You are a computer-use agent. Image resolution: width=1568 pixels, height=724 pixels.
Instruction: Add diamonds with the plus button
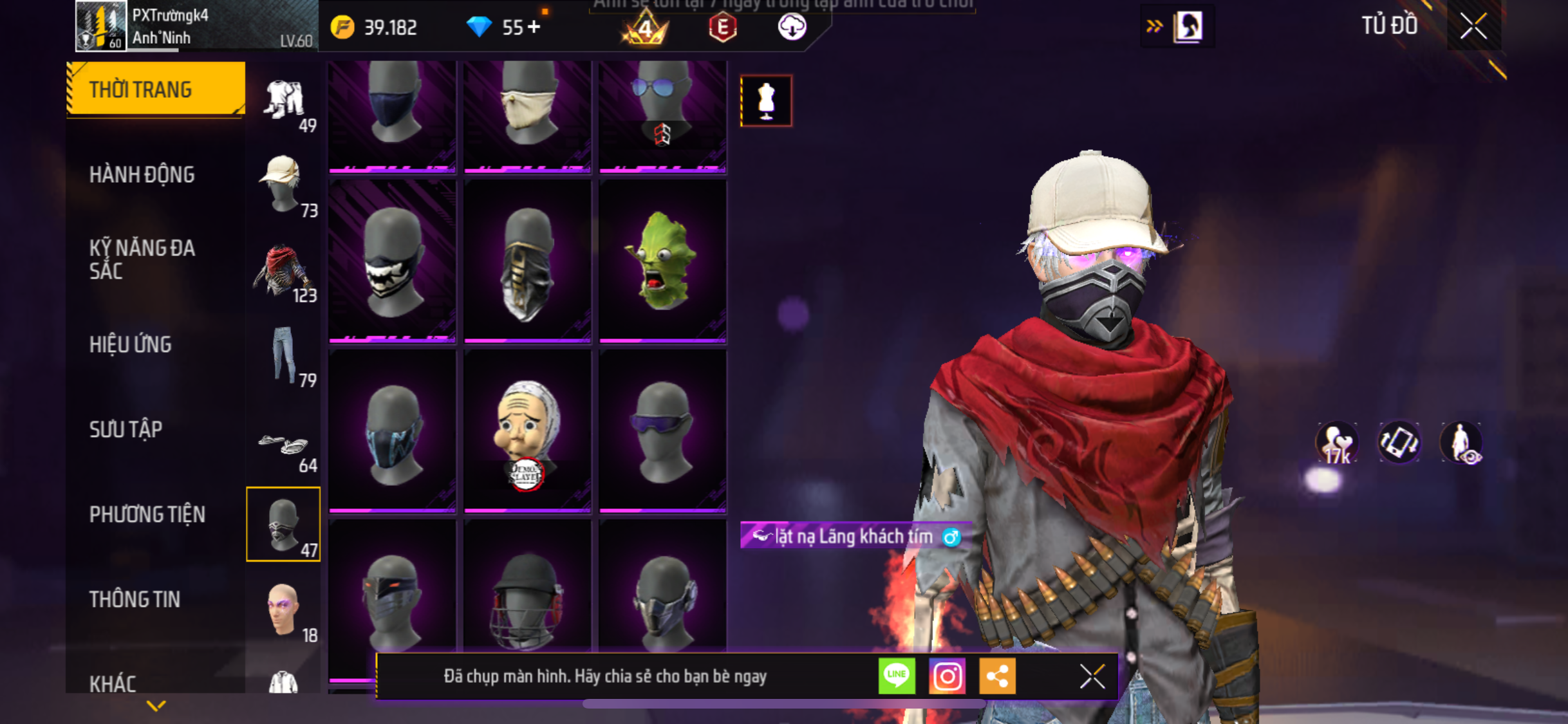(x=534, y=27)
